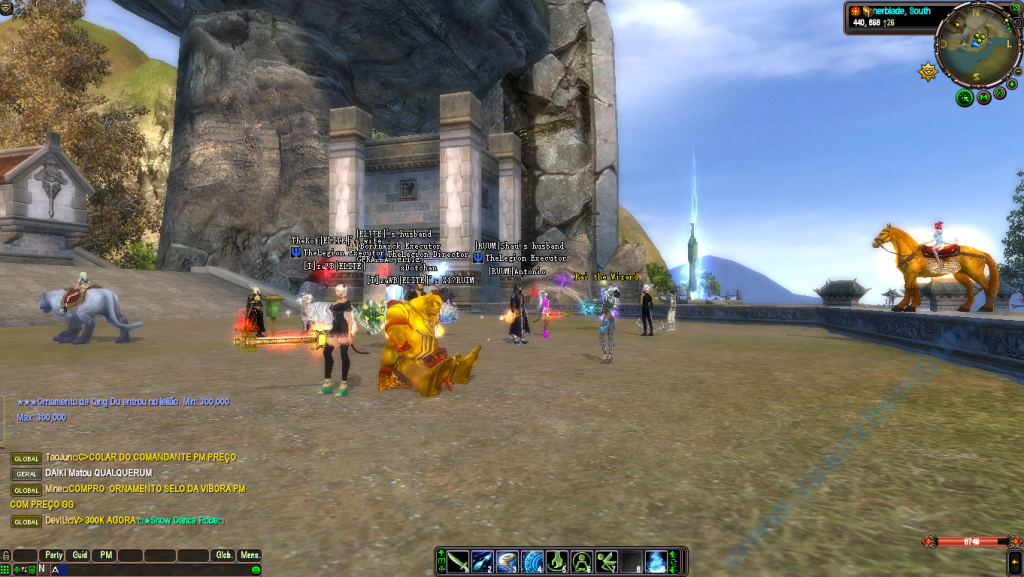Open the world map via M button

(x=984, y=97)
